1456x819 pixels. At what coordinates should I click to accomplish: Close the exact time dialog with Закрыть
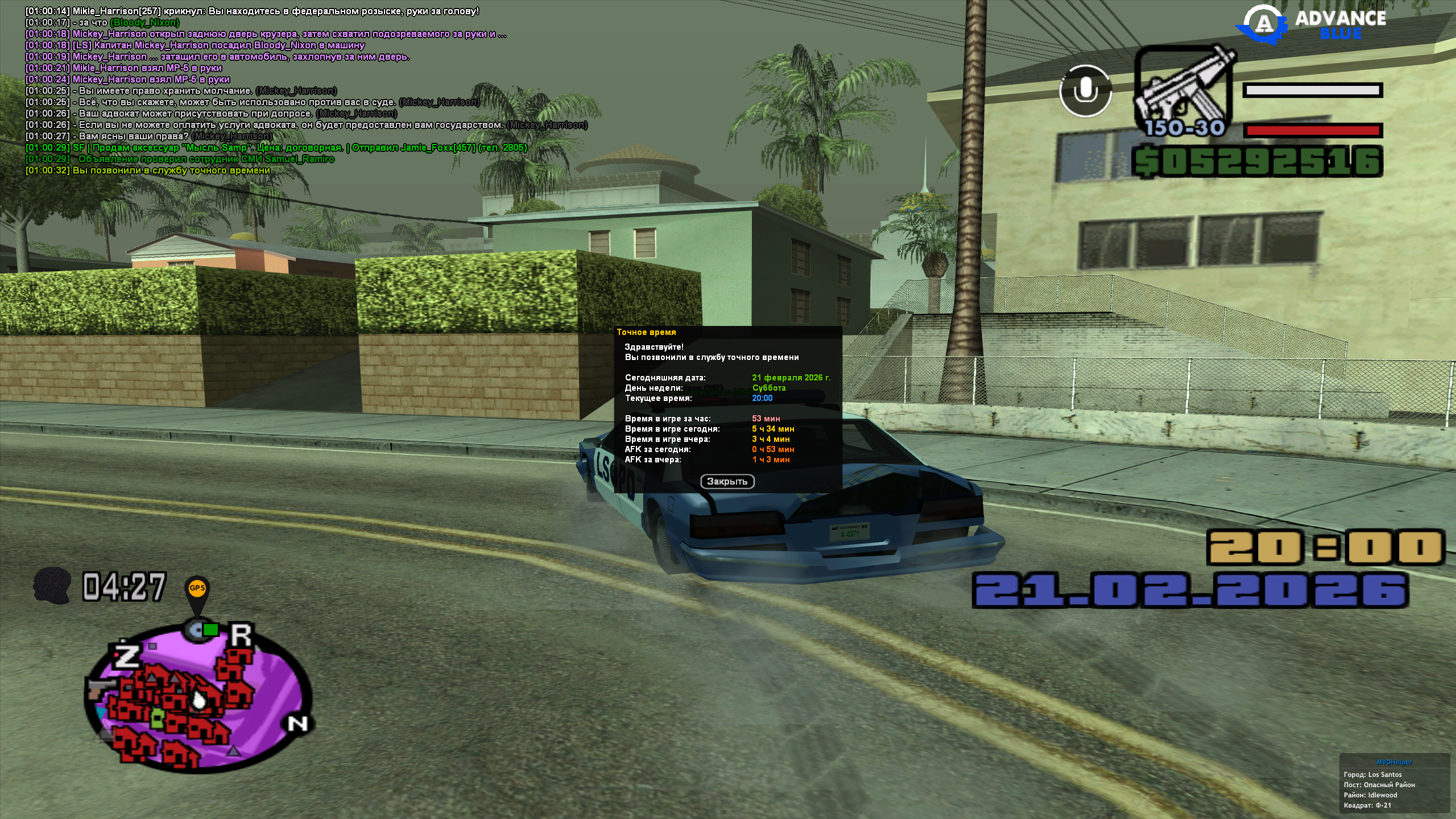coord(727,482)
